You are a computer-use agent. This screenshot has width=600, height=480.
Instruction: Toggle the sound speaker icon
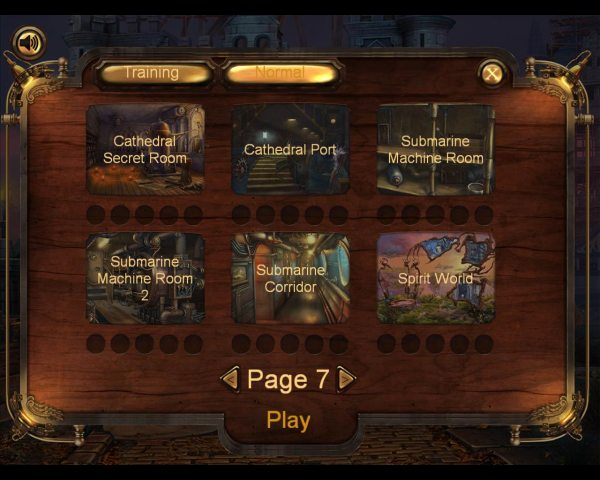coord(30,43)
